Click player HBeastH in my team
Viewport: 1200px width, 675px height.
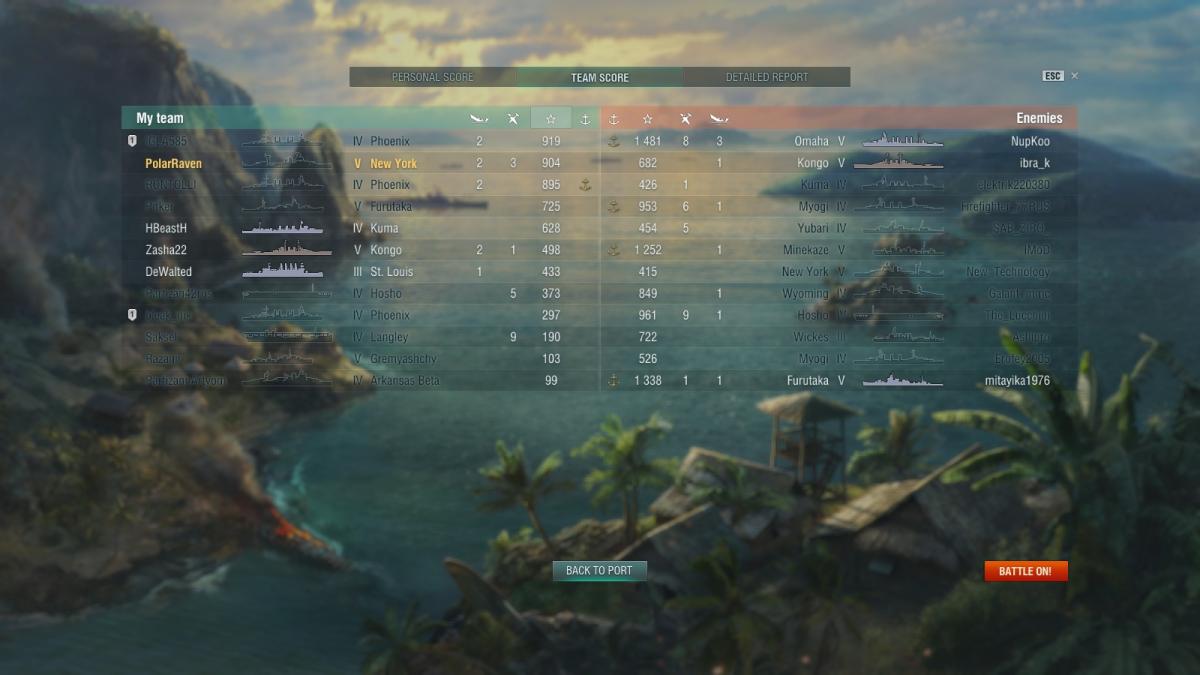(166, 228)
